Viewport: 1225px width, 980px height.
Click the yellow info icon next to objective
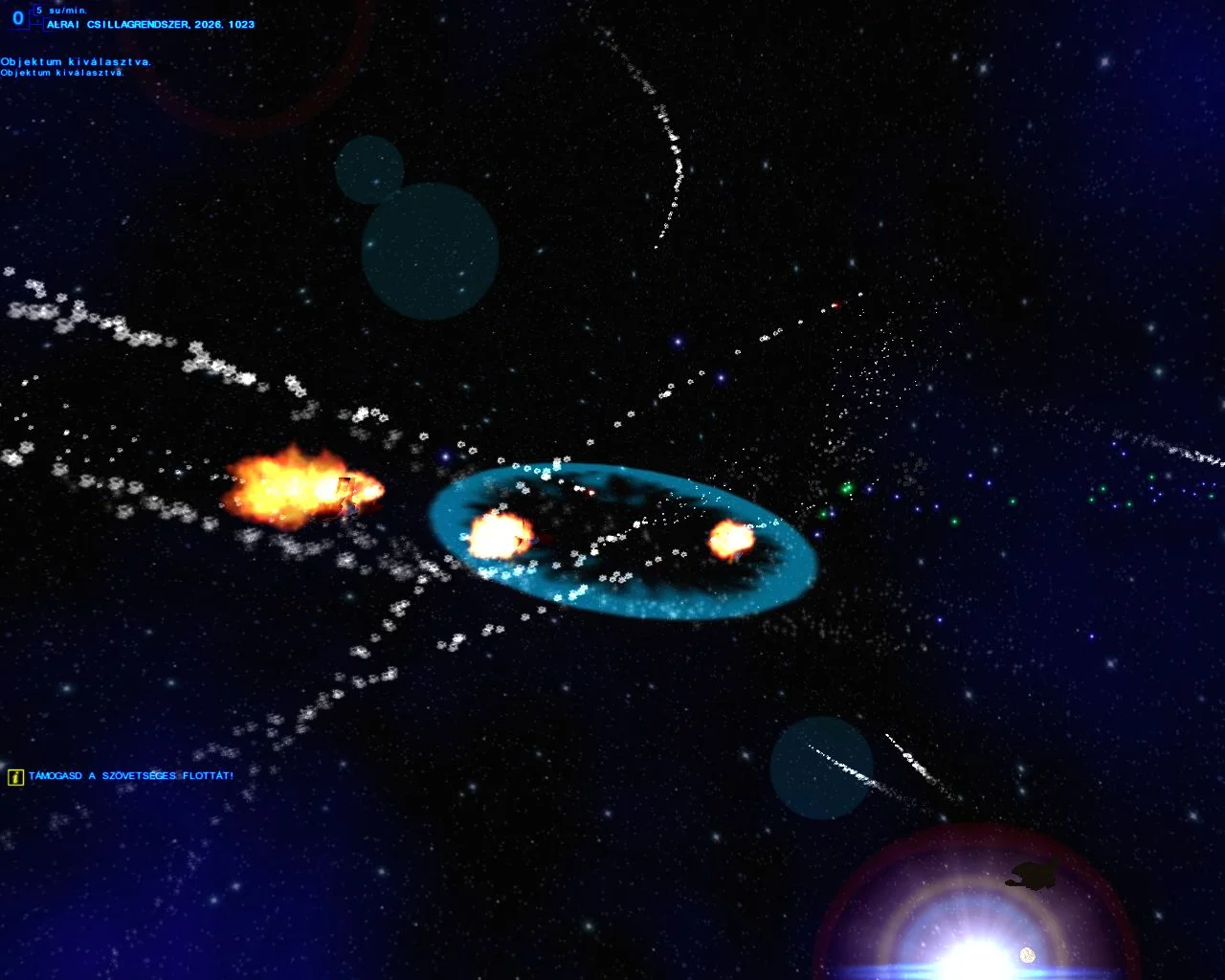click(x=15, y=777)
